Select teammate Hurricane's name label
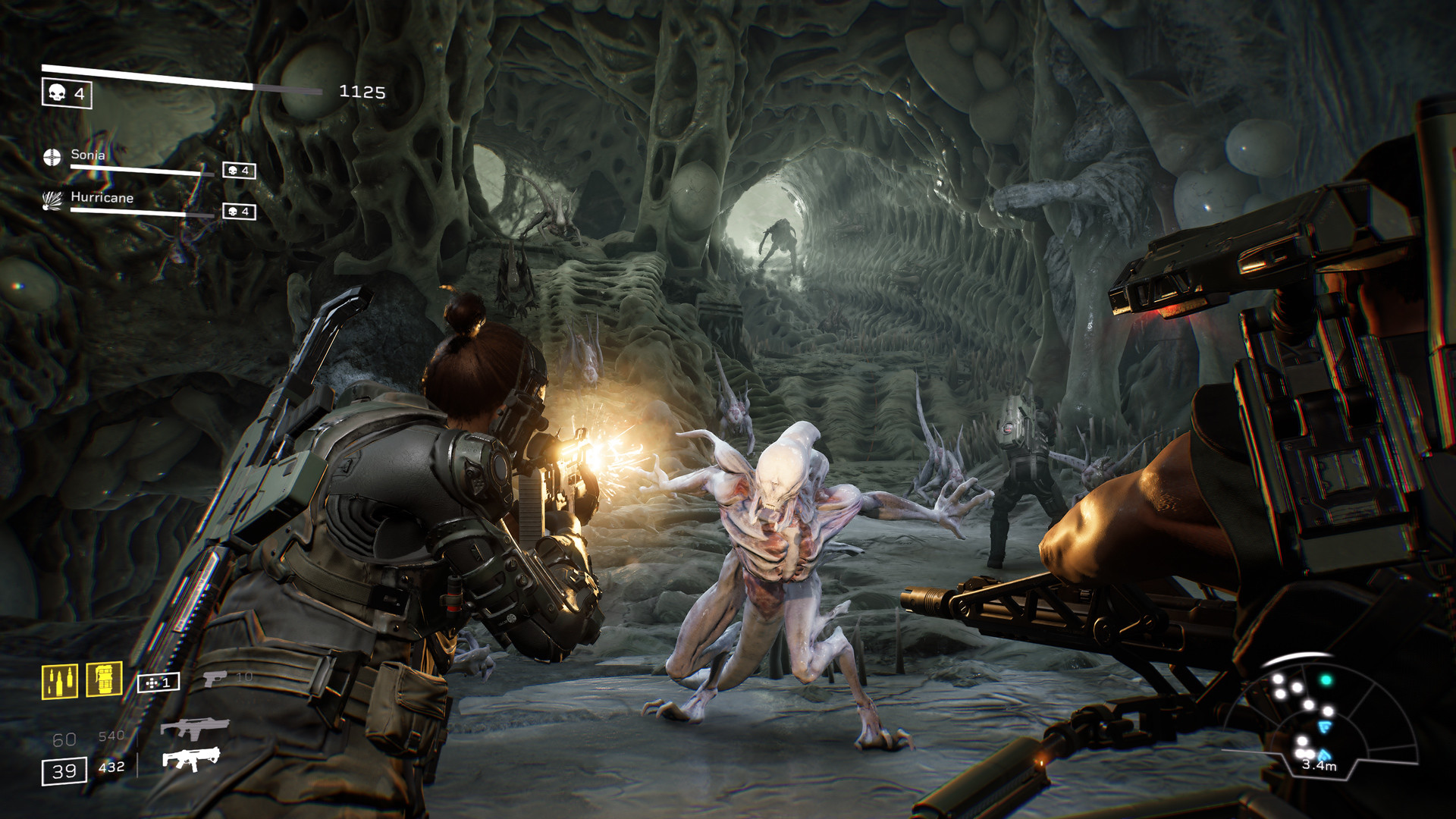The height and width of the screenshot is (819, 1456). click(x=102, y=199)
